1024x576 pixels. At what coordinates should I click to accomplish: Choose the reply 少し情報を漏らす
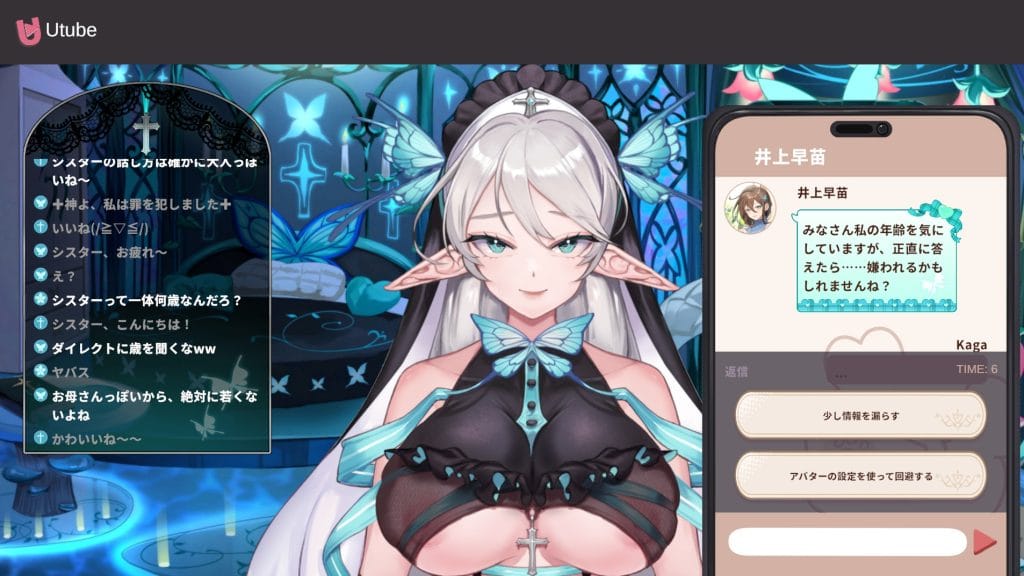point(860,415)
